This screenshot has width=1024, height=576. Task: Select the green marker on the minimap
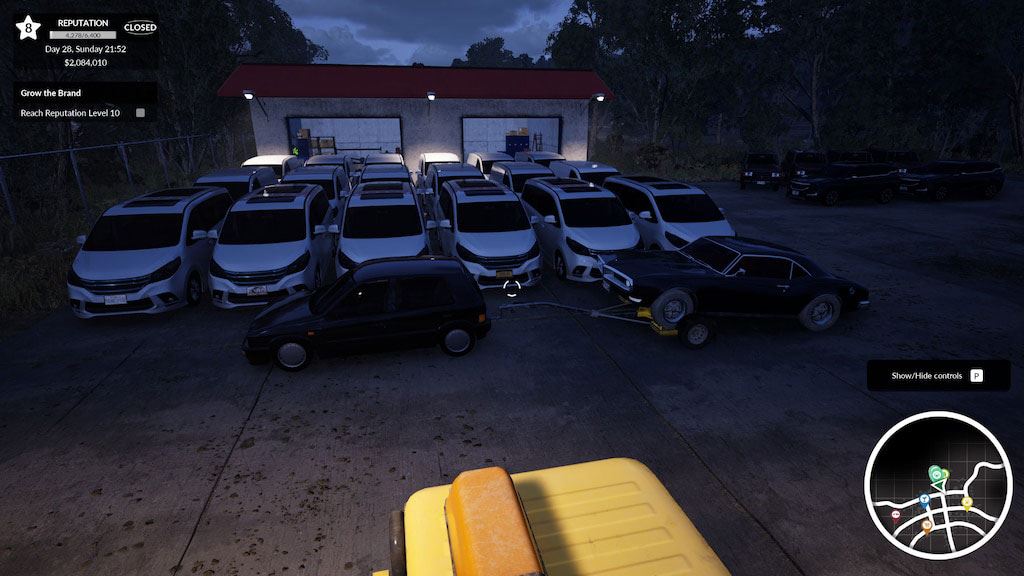click(935, 473)
